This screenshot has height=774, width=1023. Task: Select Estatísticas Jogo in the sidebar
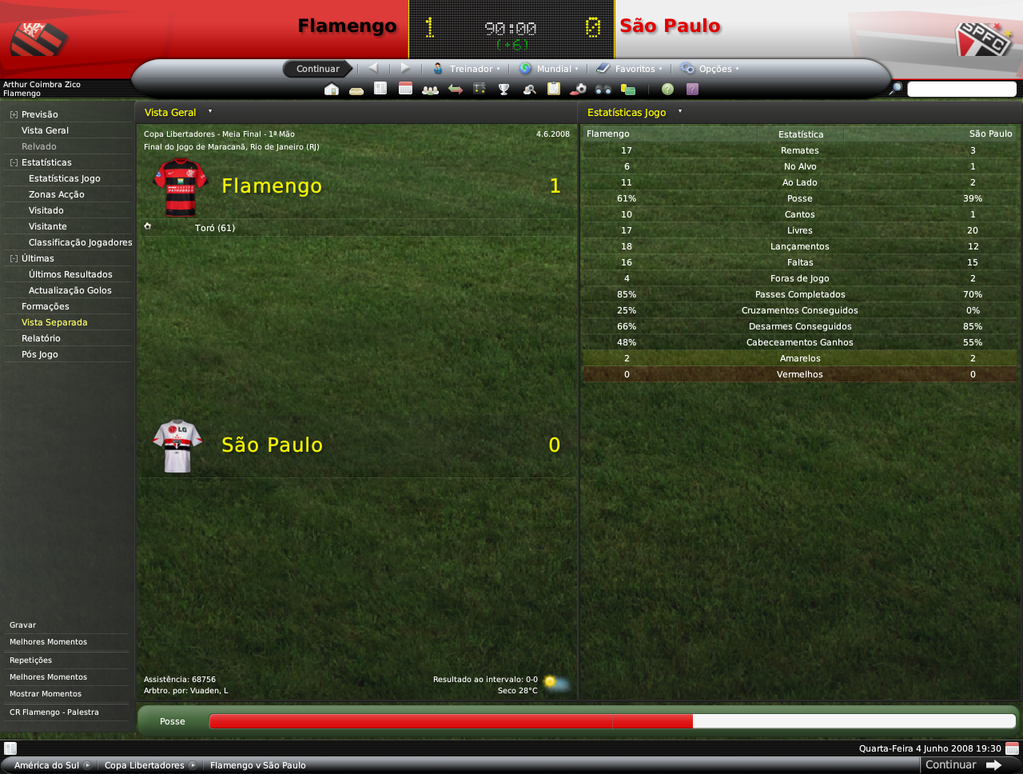[64, 178]
